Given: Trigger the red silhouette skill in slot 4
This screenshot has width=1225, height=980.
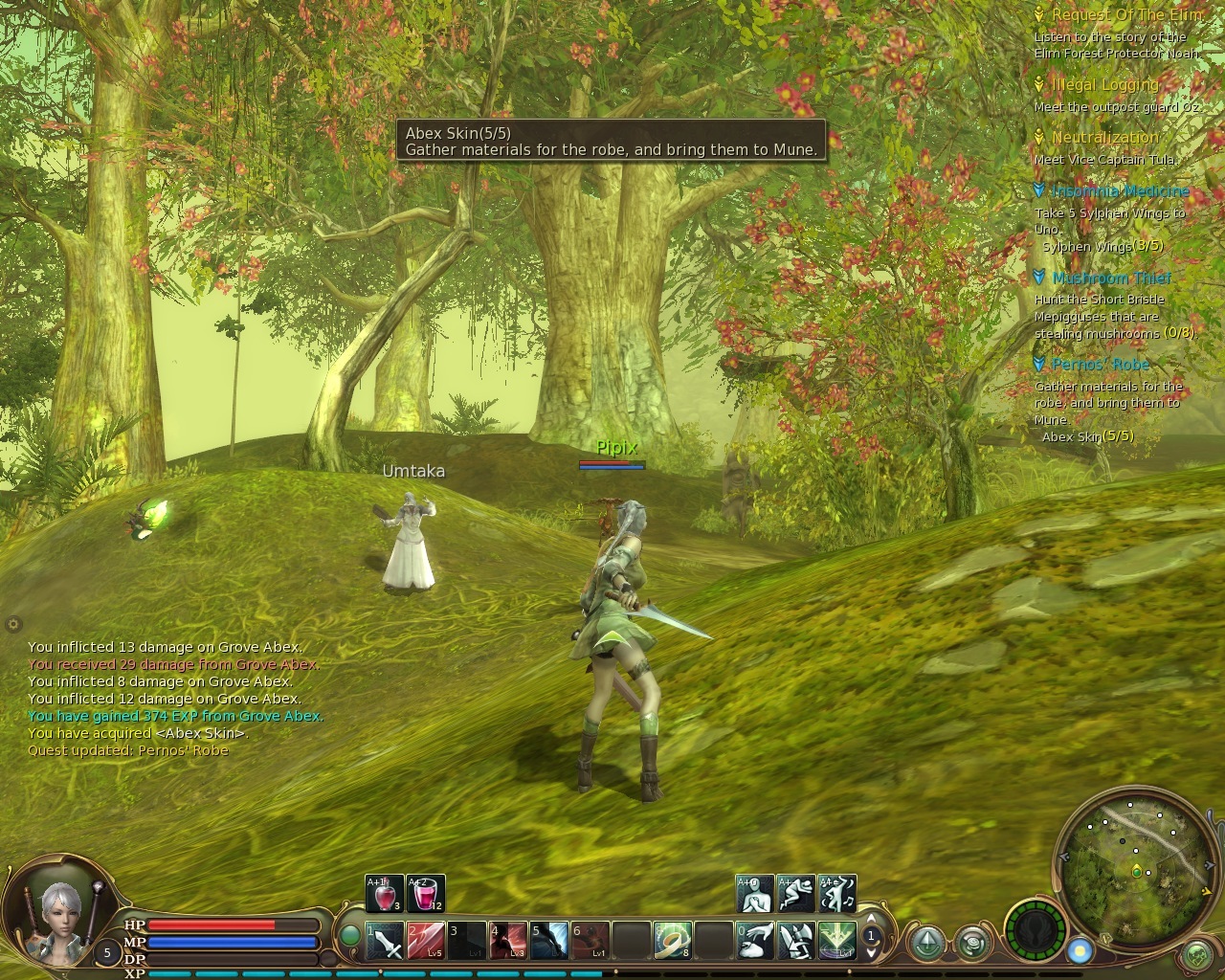Looking at the screenshot, I should [x=509, y=941].
